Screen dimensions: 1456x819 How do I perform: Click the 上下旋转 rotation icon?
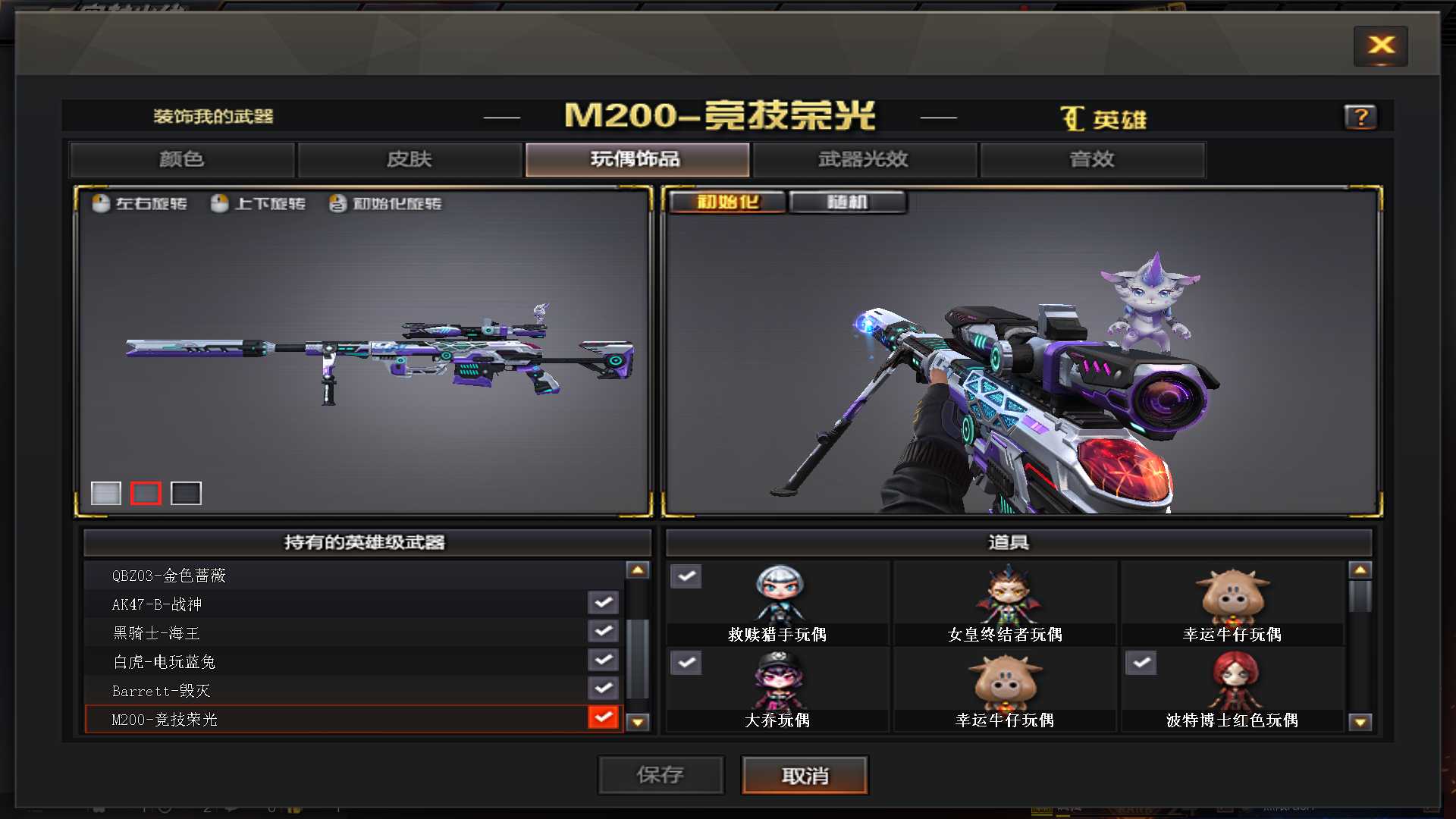[220, 203]
